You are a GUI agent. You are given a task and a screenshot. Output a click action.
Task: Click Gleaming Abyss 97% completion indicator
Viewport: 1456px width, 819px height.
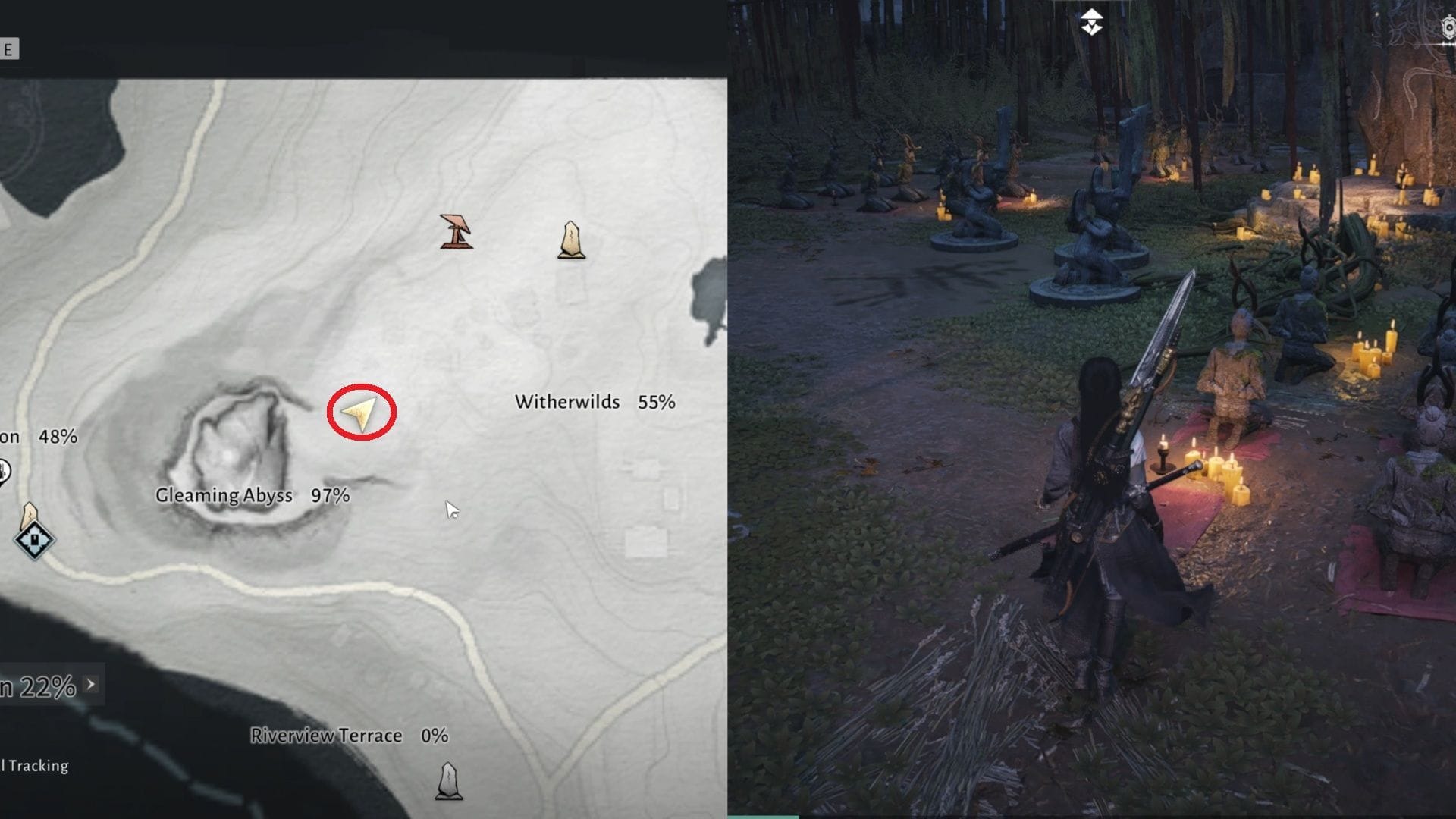click(x=332, y=496)
